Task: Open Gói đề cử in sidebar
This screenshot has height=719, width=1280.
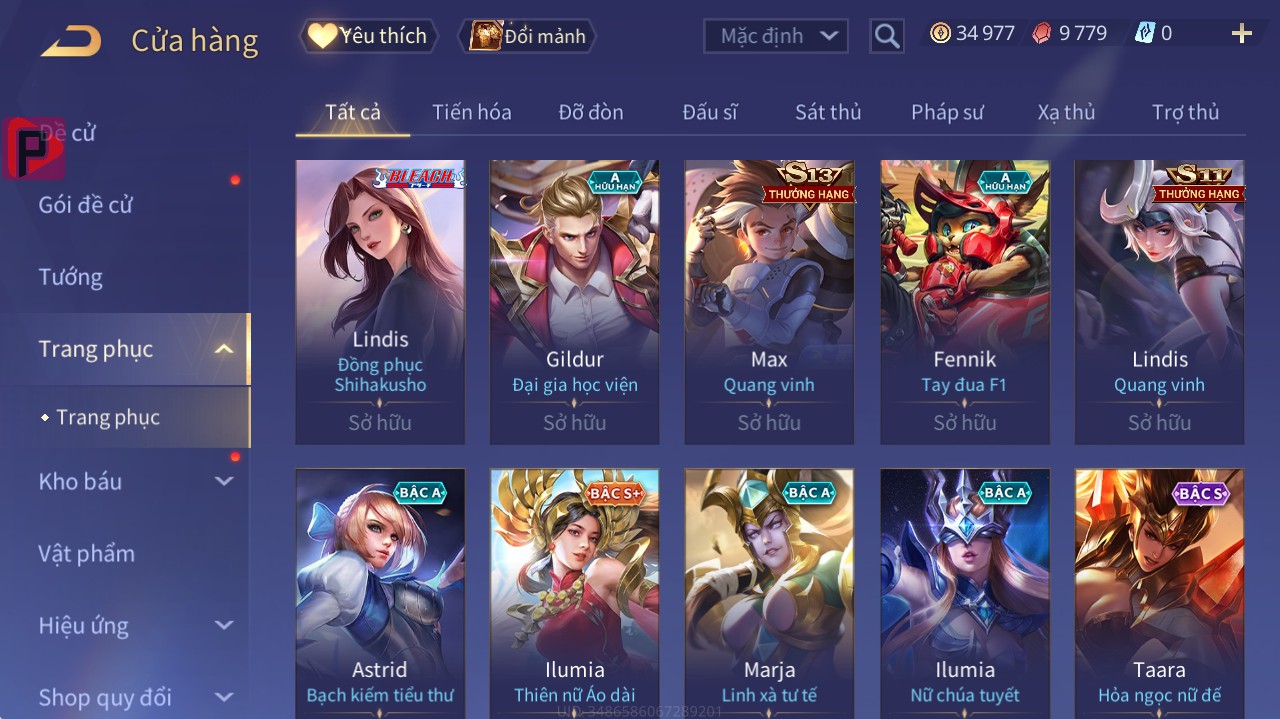Action: [x=86, y=205]
